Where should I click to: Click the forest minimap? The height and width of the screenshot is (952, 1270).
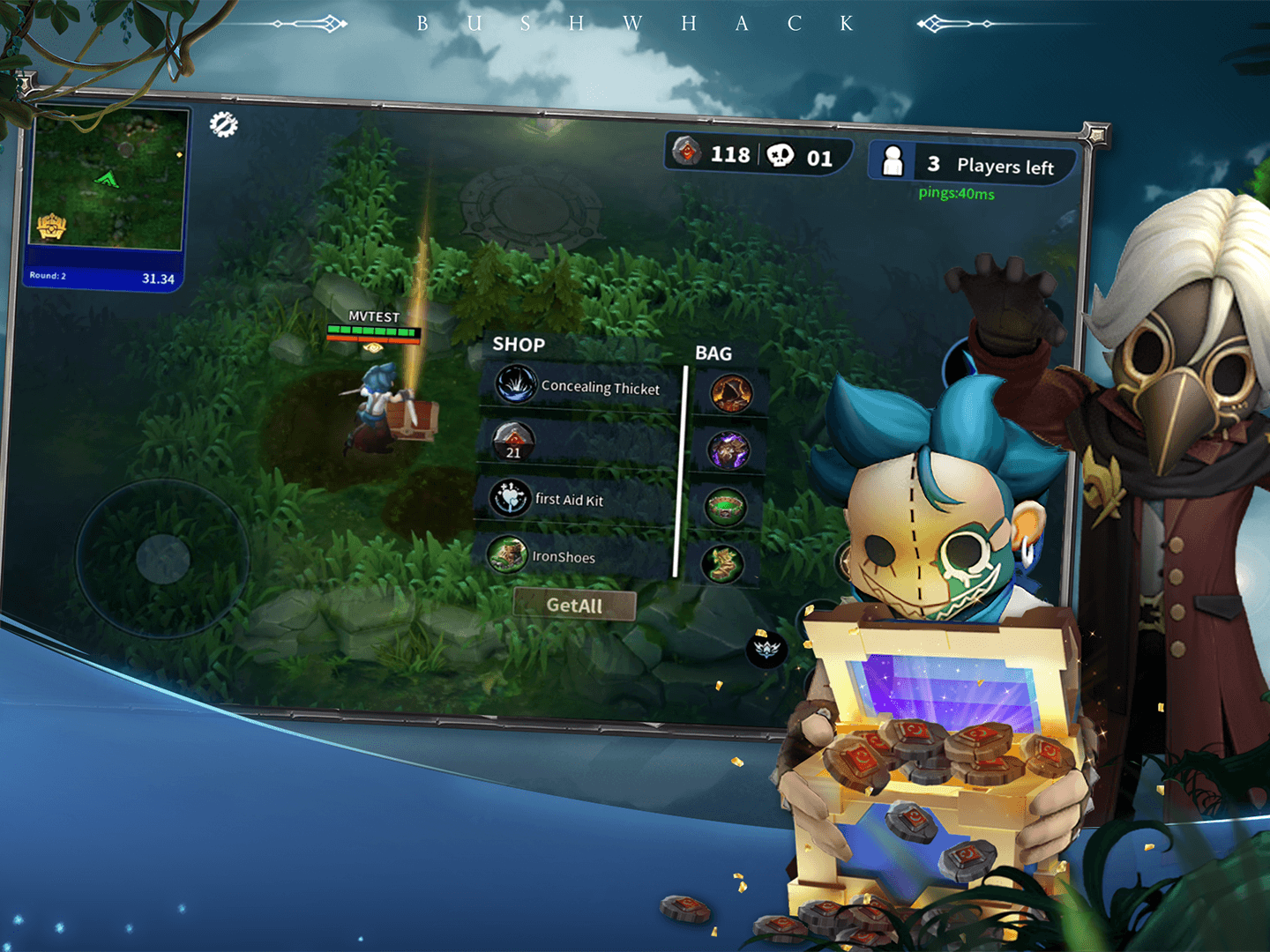(108, 182)
